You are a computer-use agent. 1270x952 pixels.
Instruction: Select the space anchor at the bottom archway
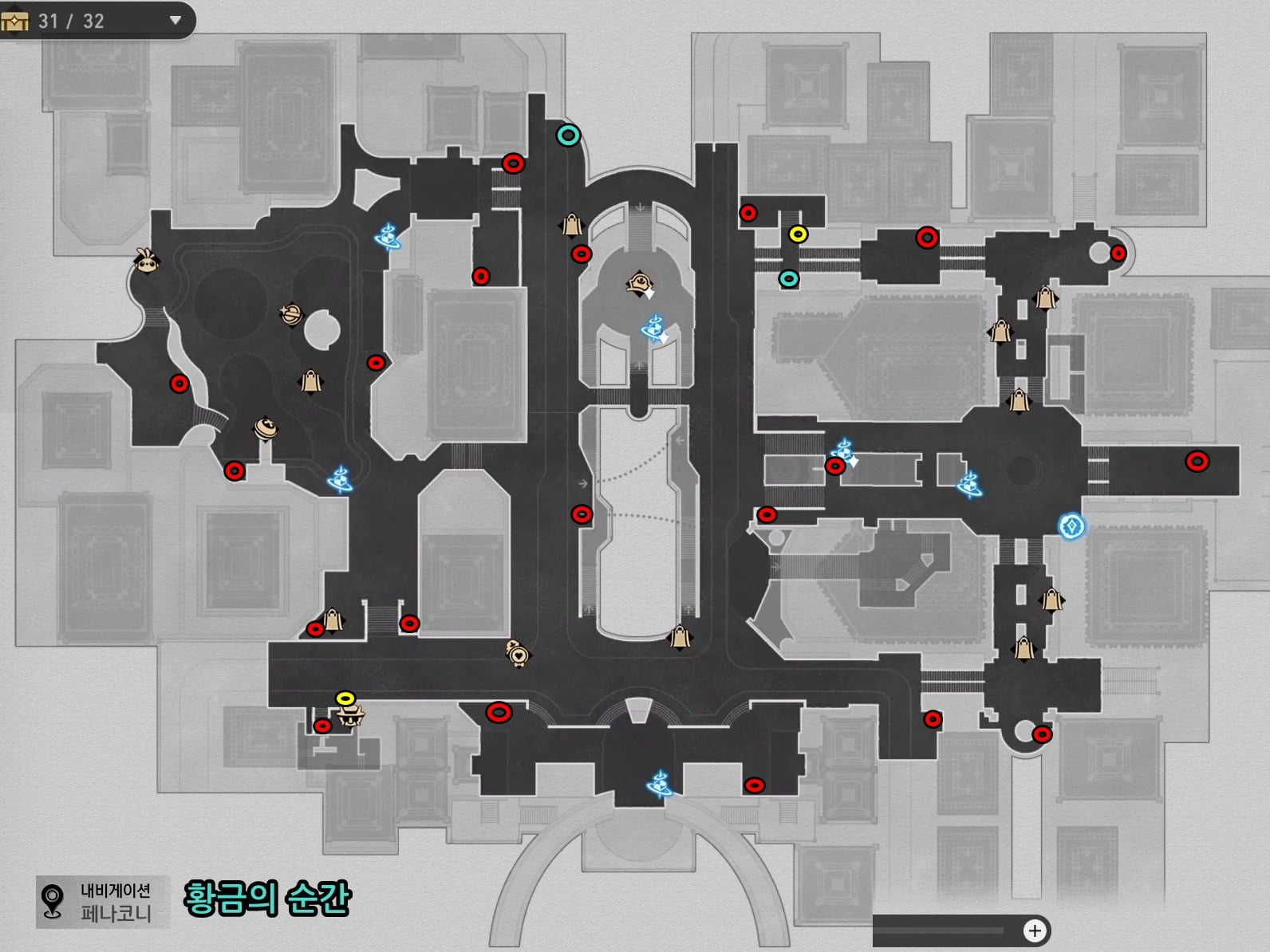(659, 784)
